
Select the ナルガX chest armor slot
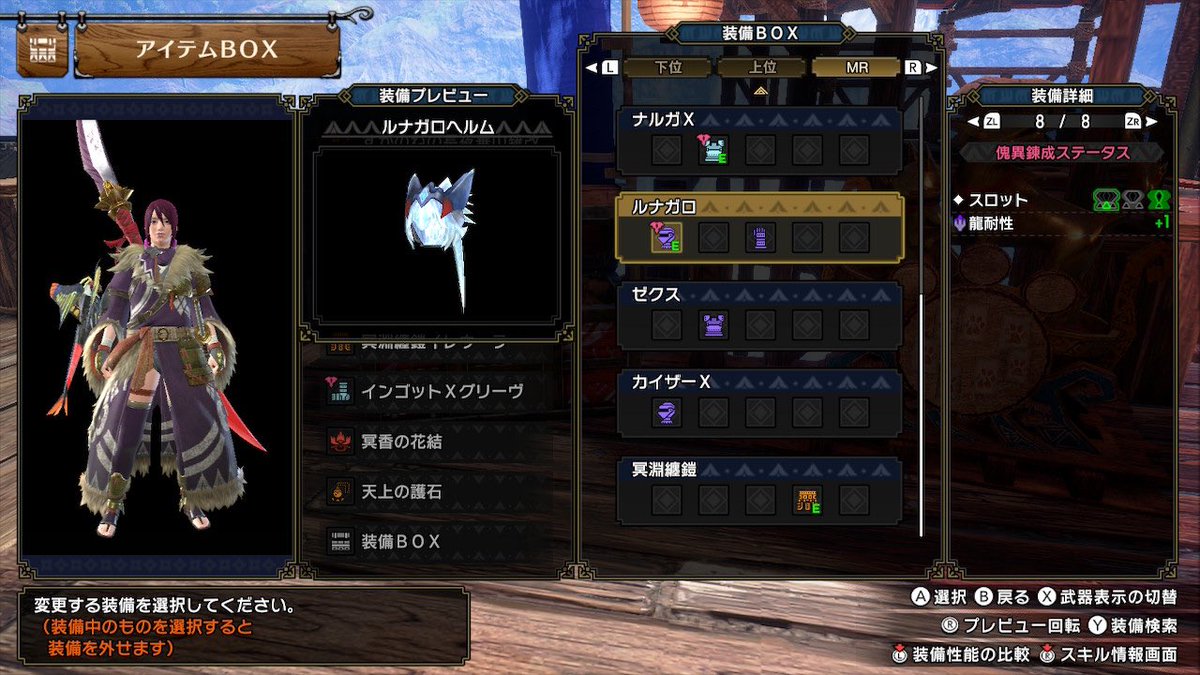pos(713,151)
